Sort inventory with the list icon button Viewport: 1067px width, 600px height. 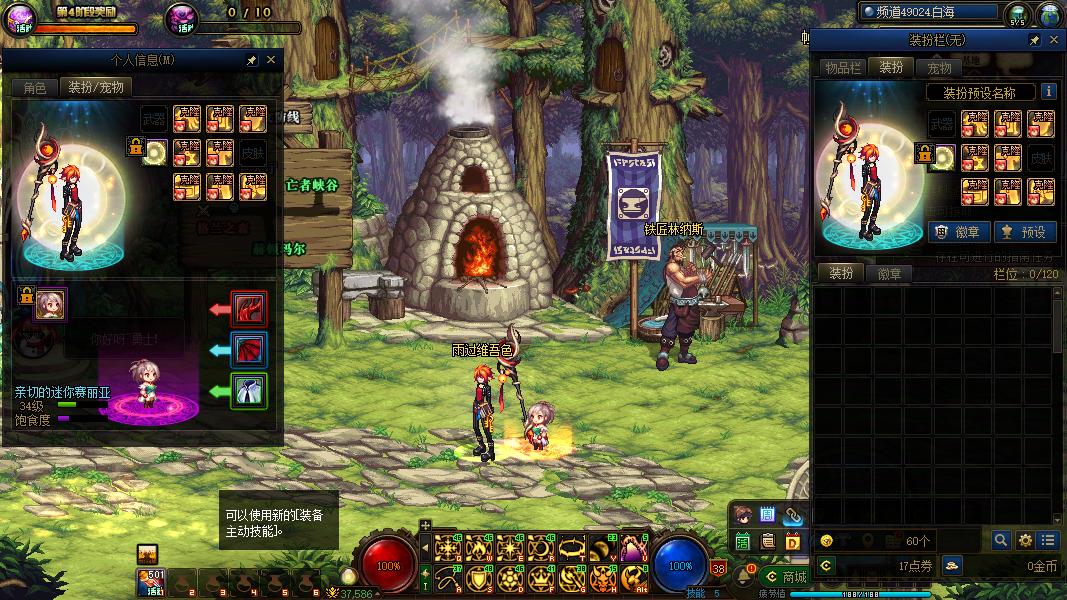click(x=1047, y=540)
